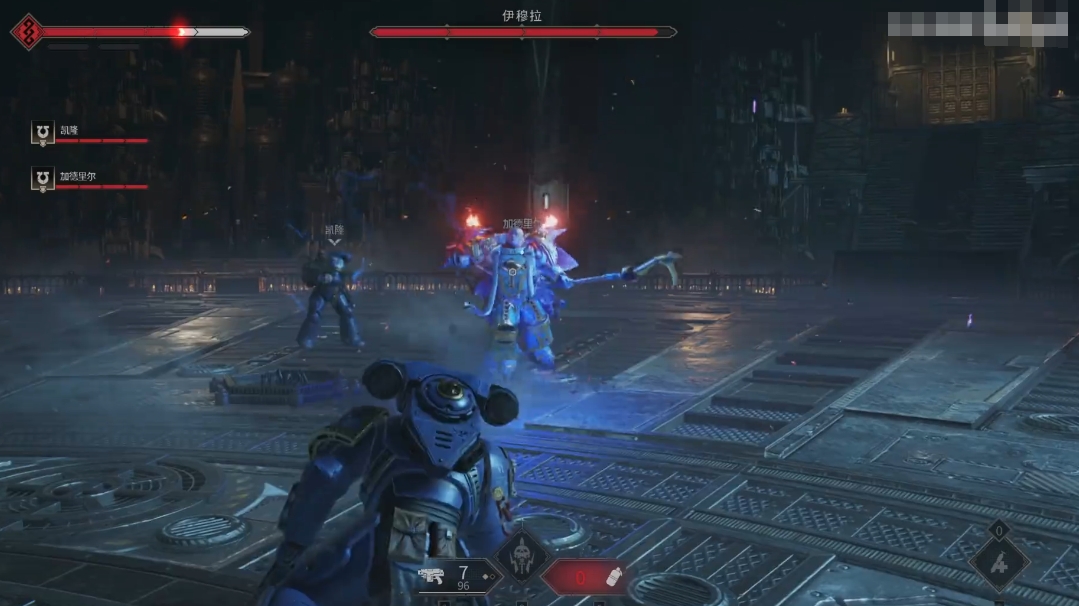This screenshot has height=606, width=1079.
Task: Click squadmate 凯隆's Ultramarines portrait
Action: 42,133
